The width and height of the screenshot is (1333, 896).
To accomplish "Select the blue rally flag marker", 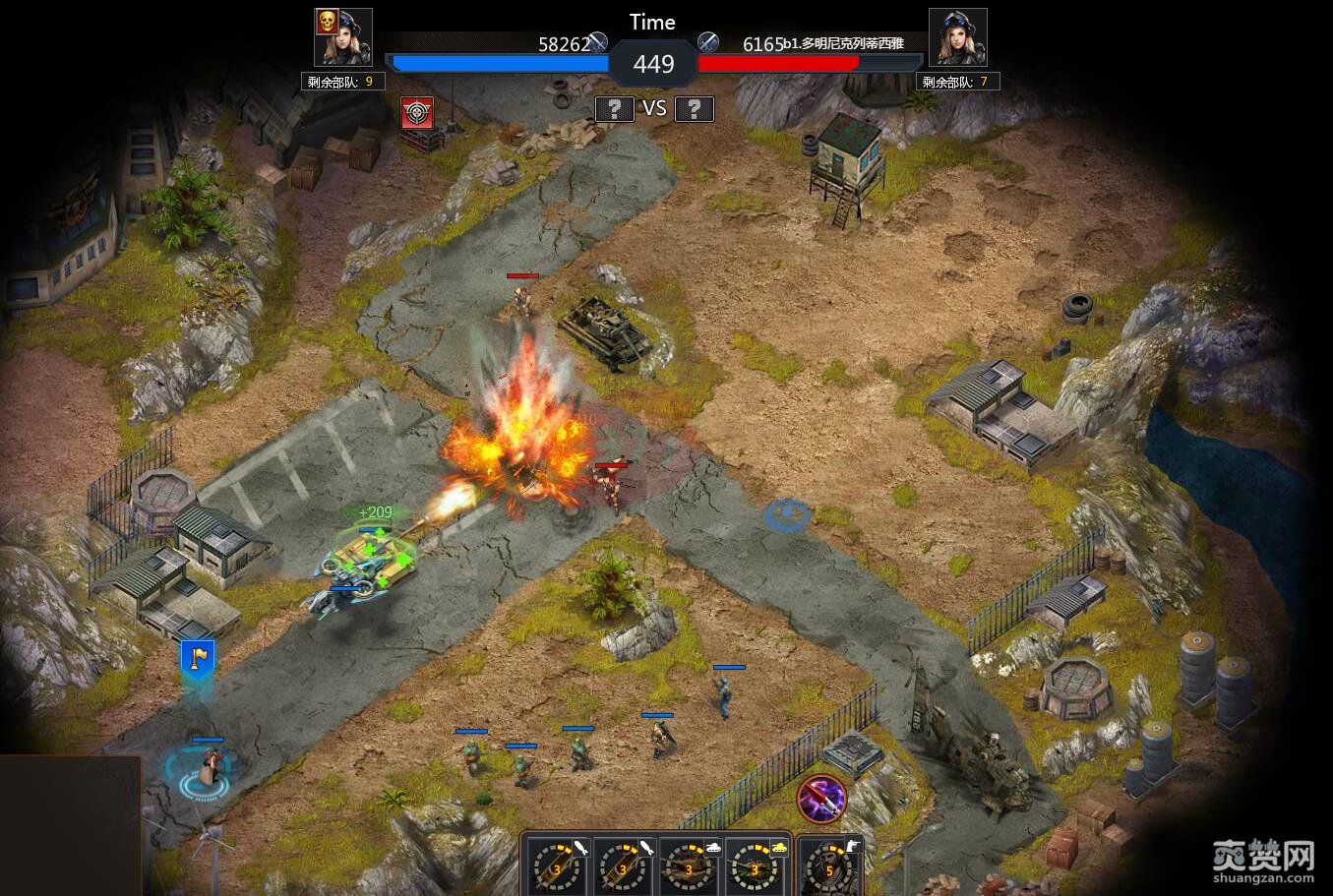I will click(197, 659).
